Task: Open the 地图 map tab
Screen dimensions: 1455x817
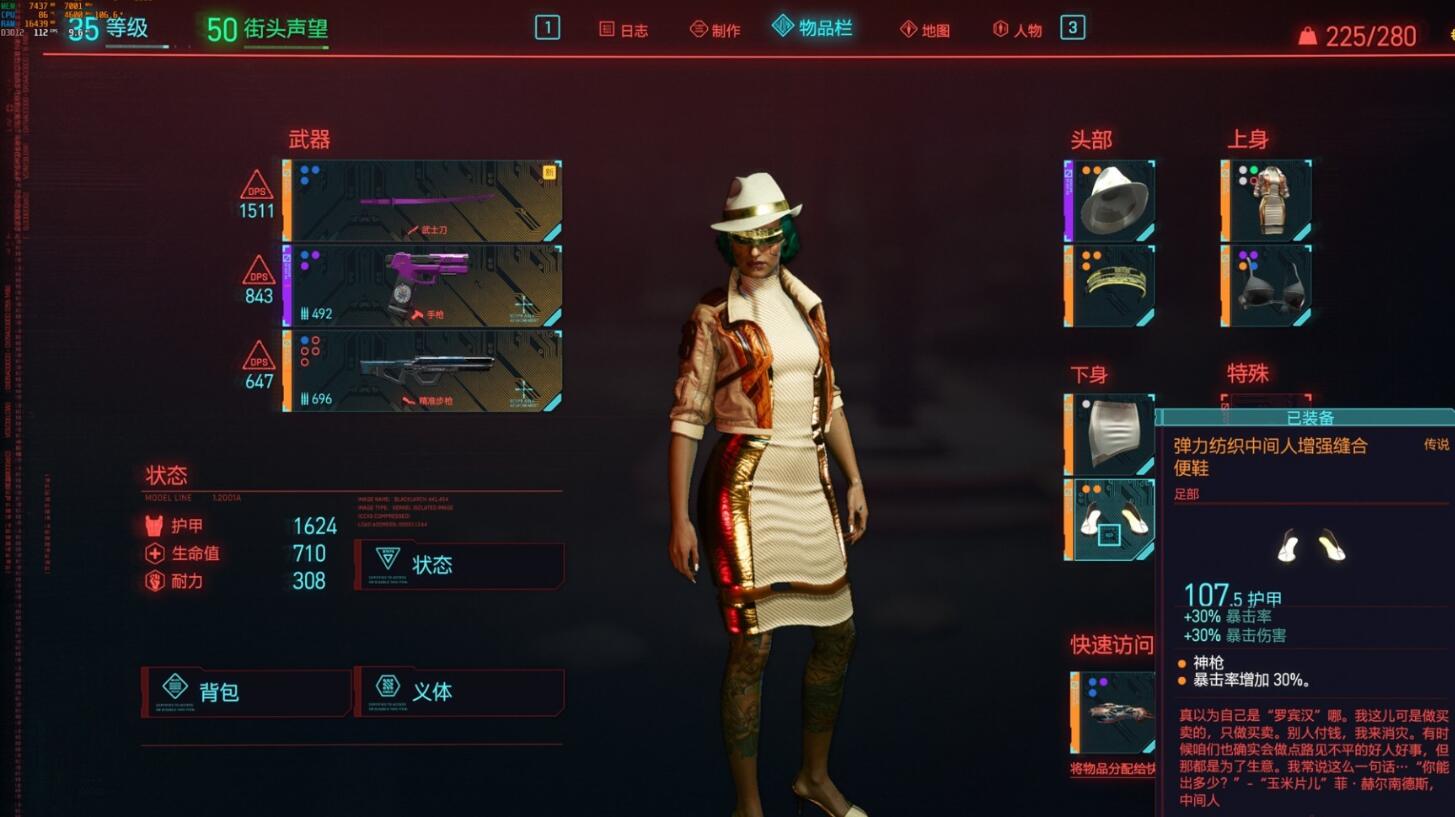Action: 925,30
